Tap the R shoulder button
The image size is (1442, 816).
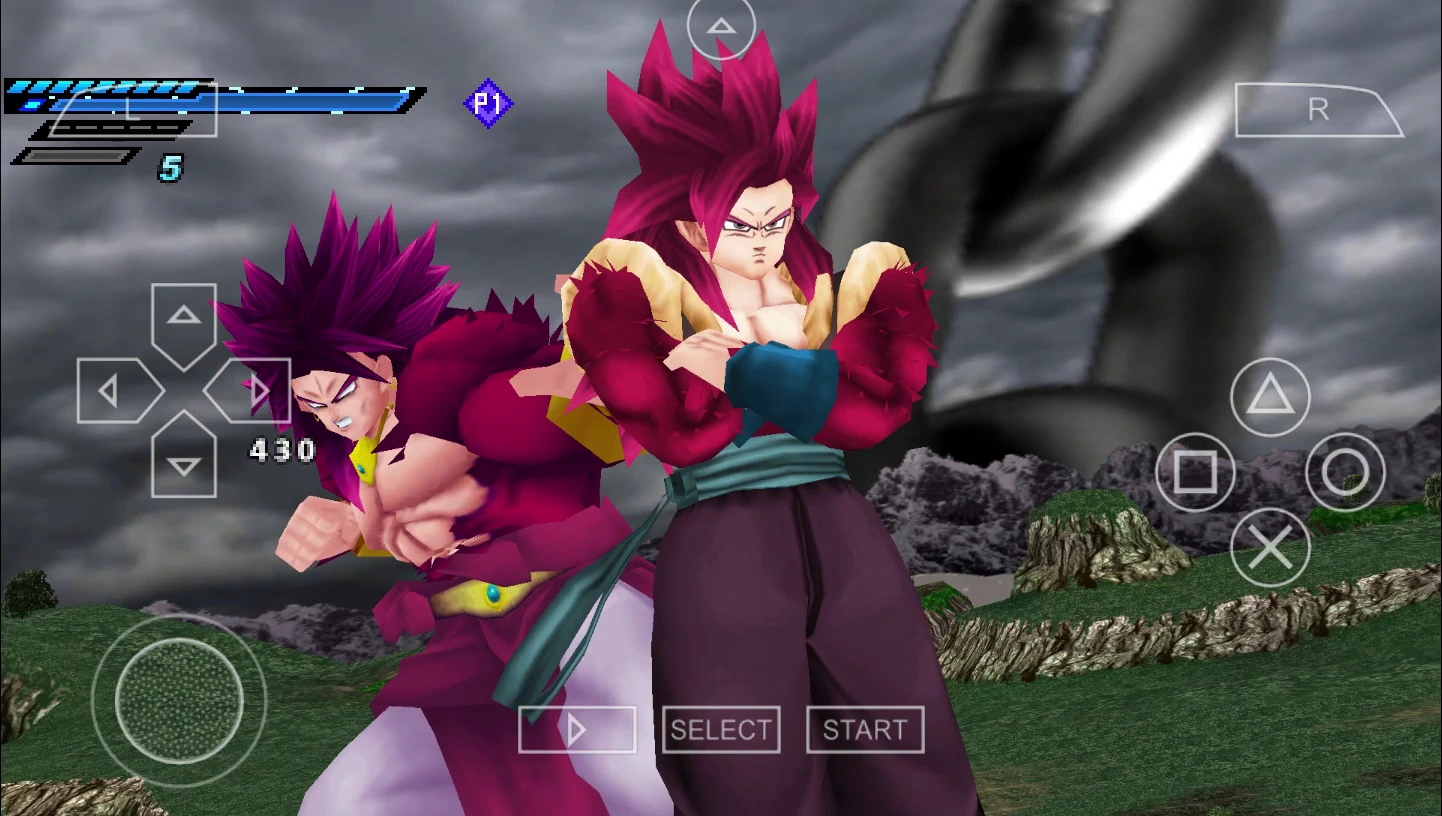click(1318, 110)
